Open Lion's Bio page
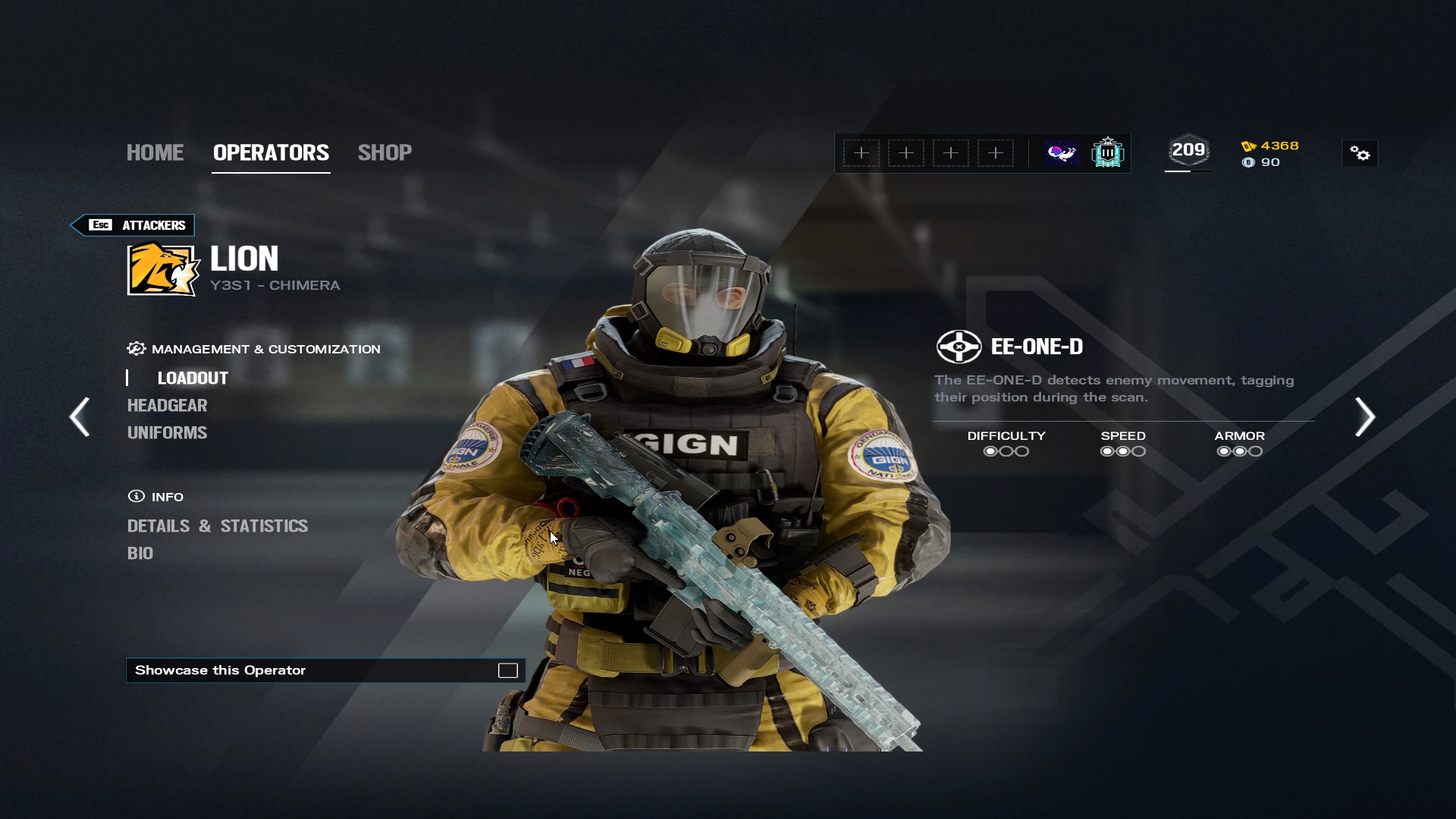This screenshot has height=819, width=1456. pos(140,553)
